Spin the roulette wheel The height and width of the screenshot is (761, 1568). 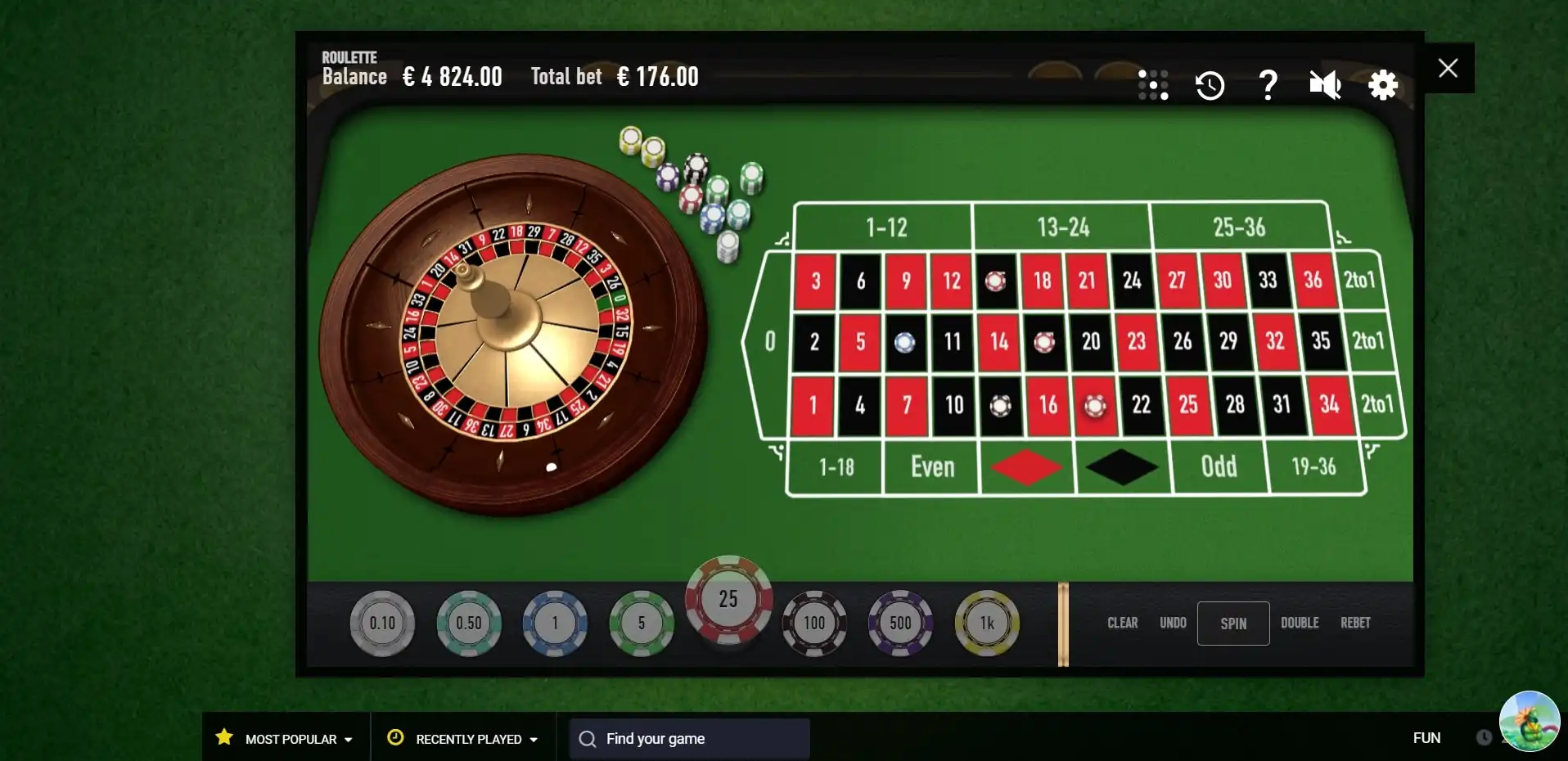[x=1232, y=624]
